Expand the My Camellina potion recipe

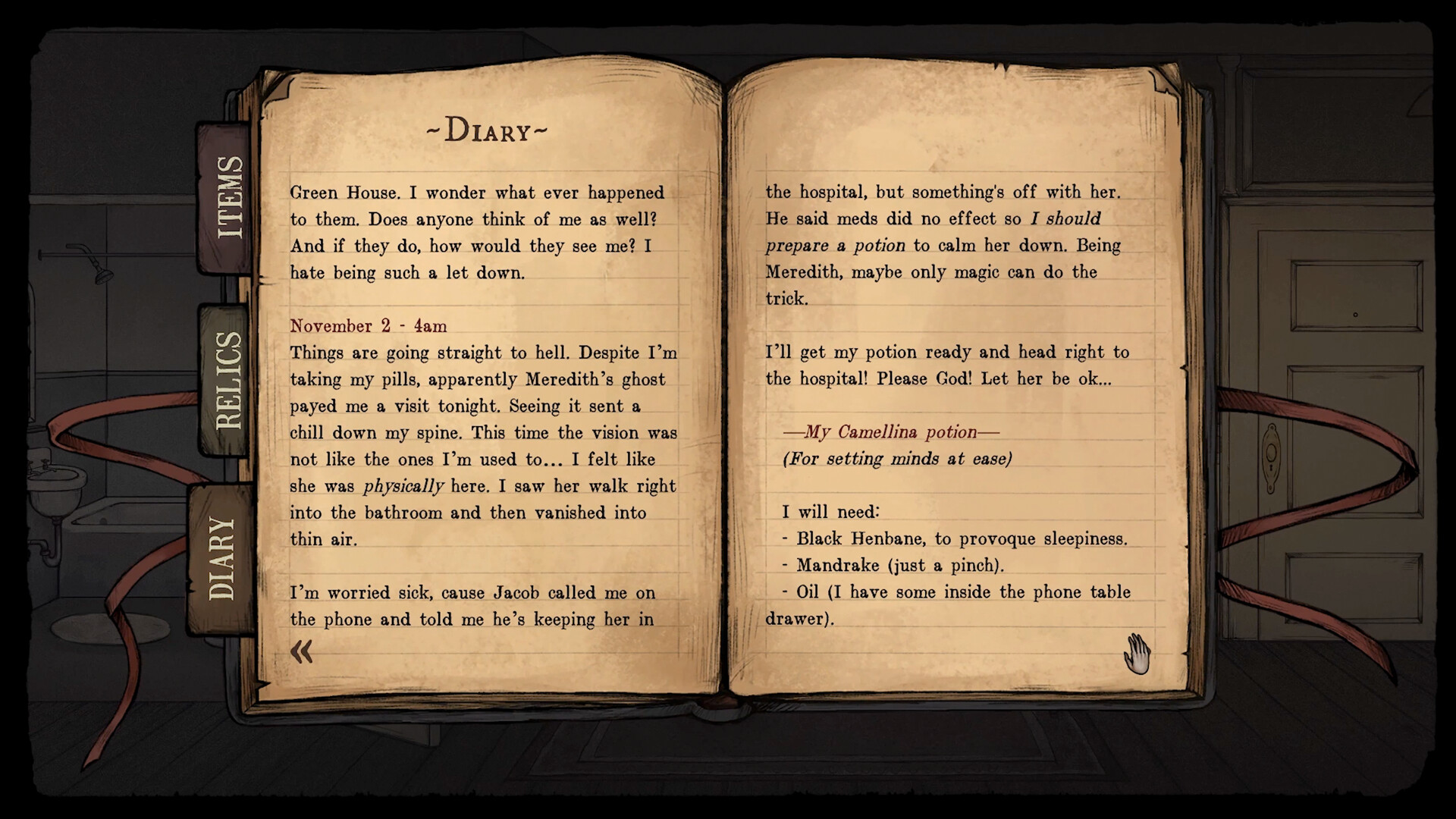click(x=891, y=432)
